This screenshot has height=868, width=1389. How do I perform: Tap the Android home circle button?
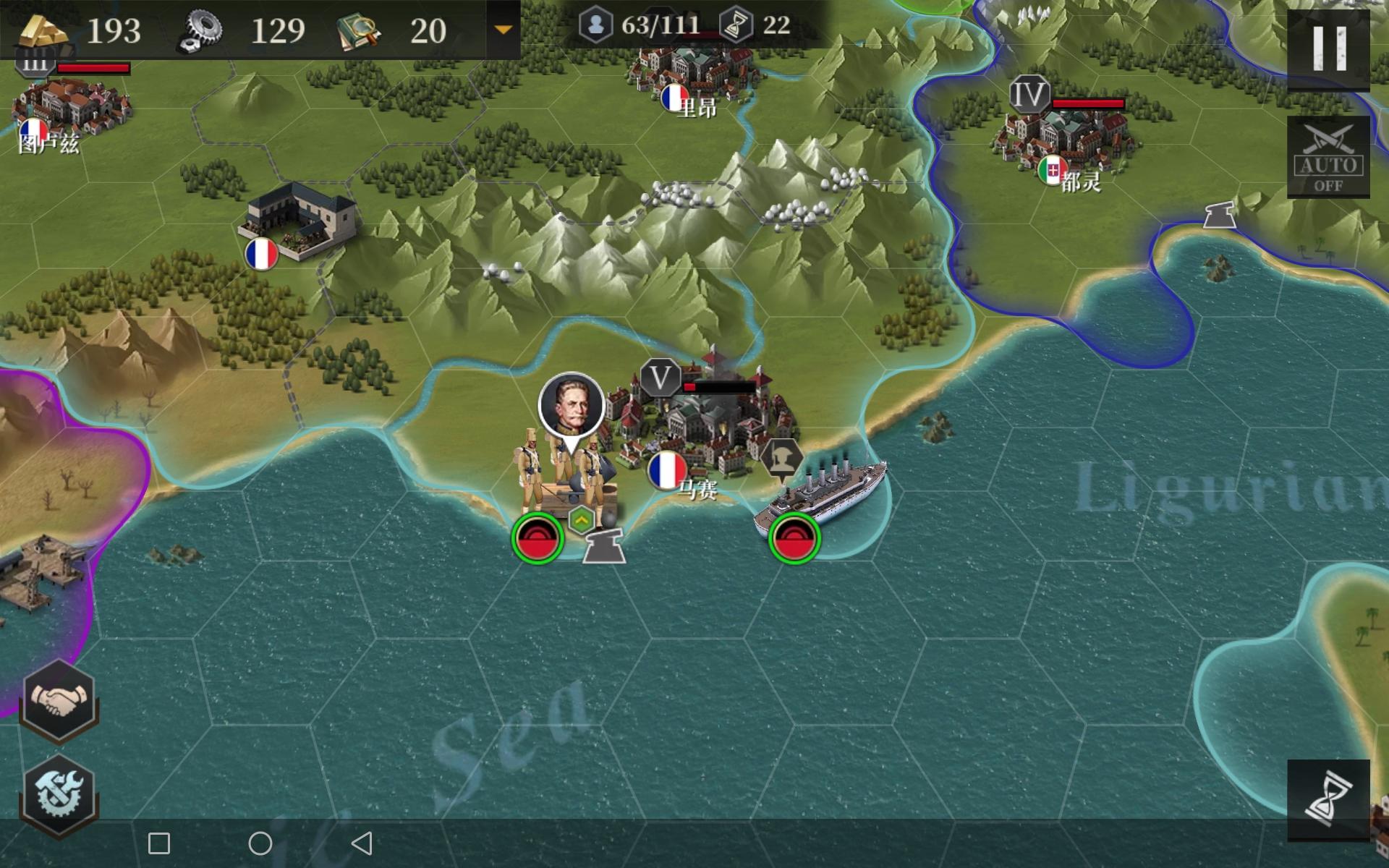pos(260,843)
